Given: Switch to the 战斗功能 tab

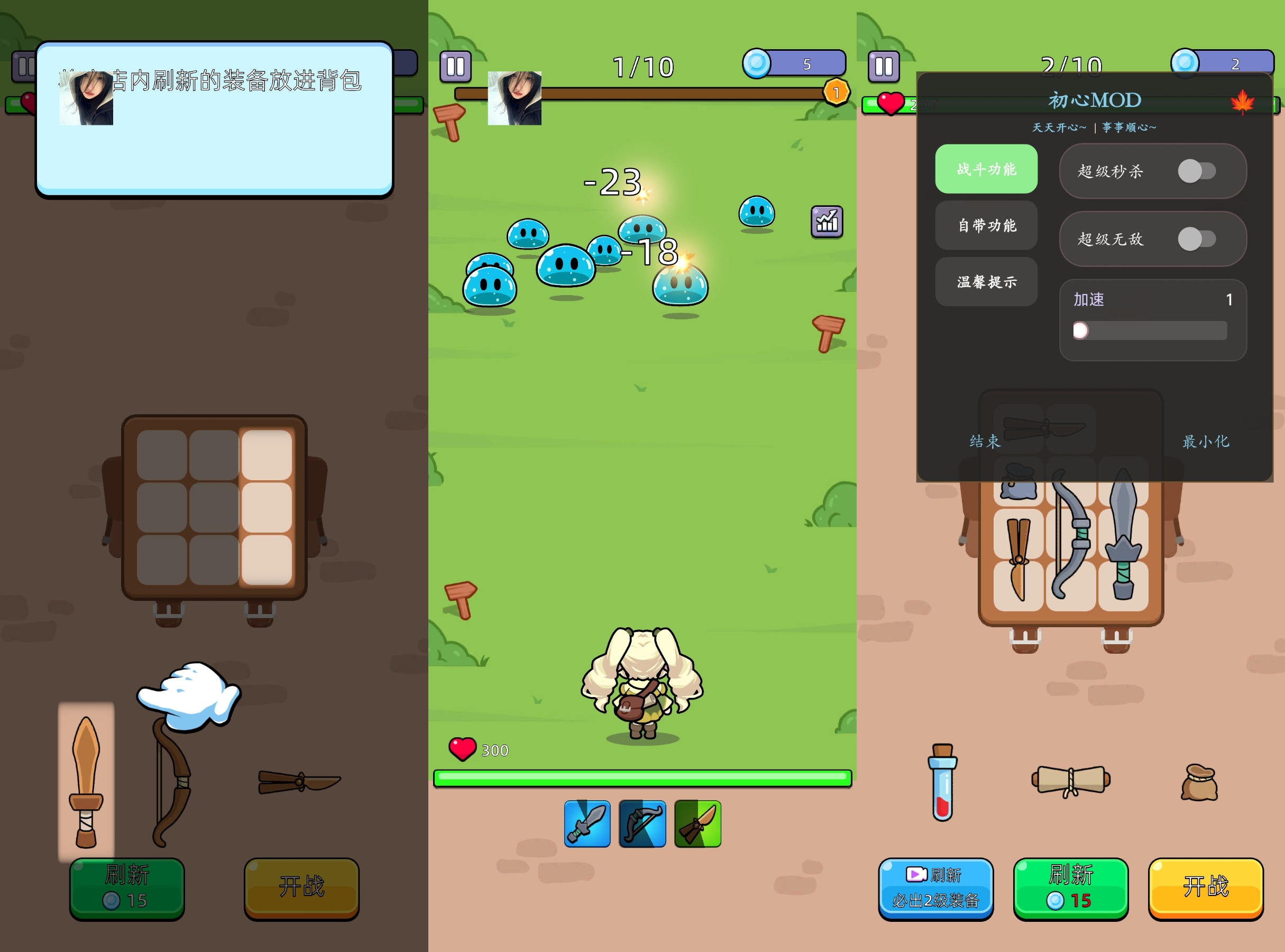Looking at the screenshot, I should [x=986, y=169].
